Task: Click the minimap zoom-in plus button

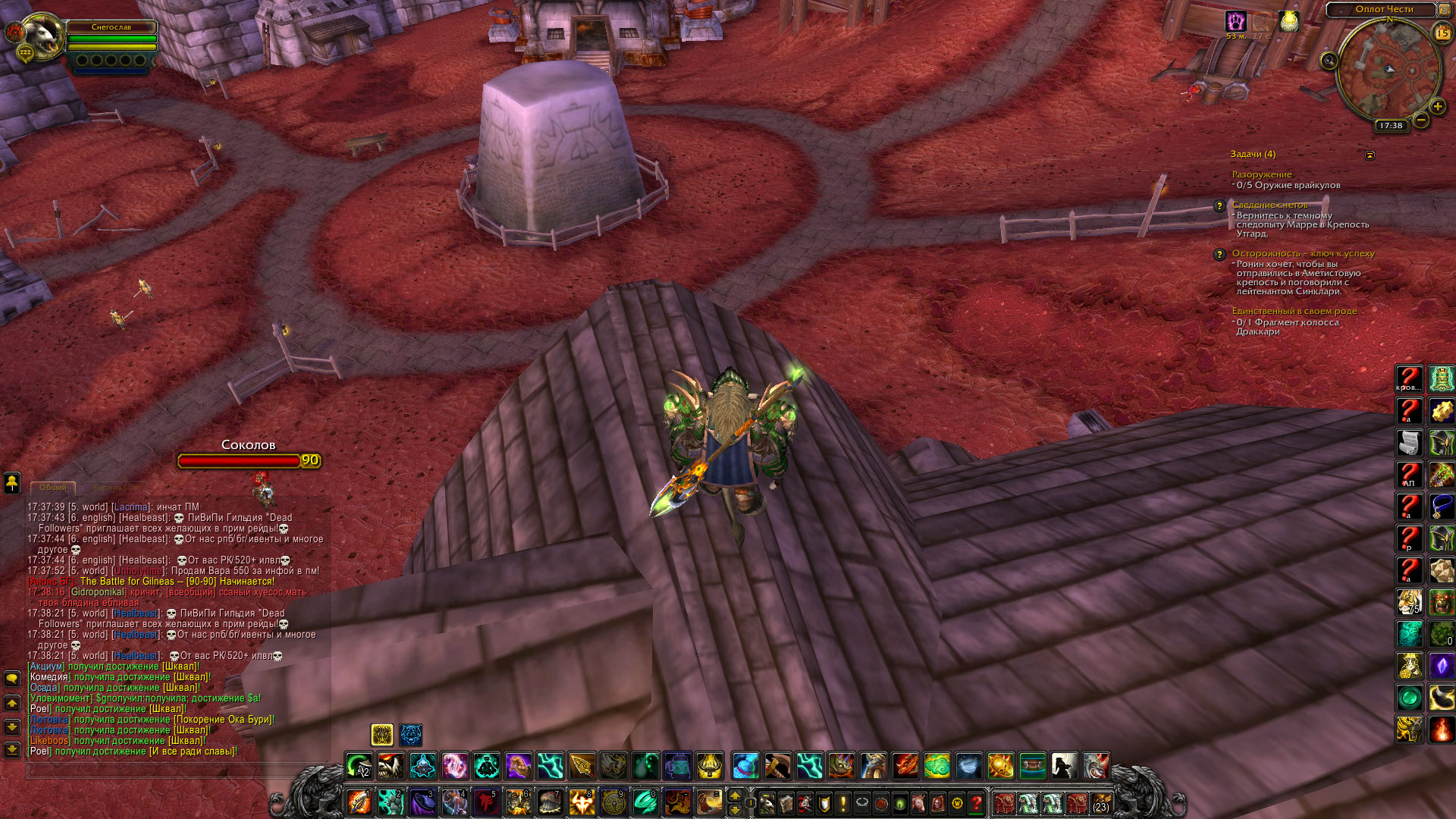Action: (1437, 107)
